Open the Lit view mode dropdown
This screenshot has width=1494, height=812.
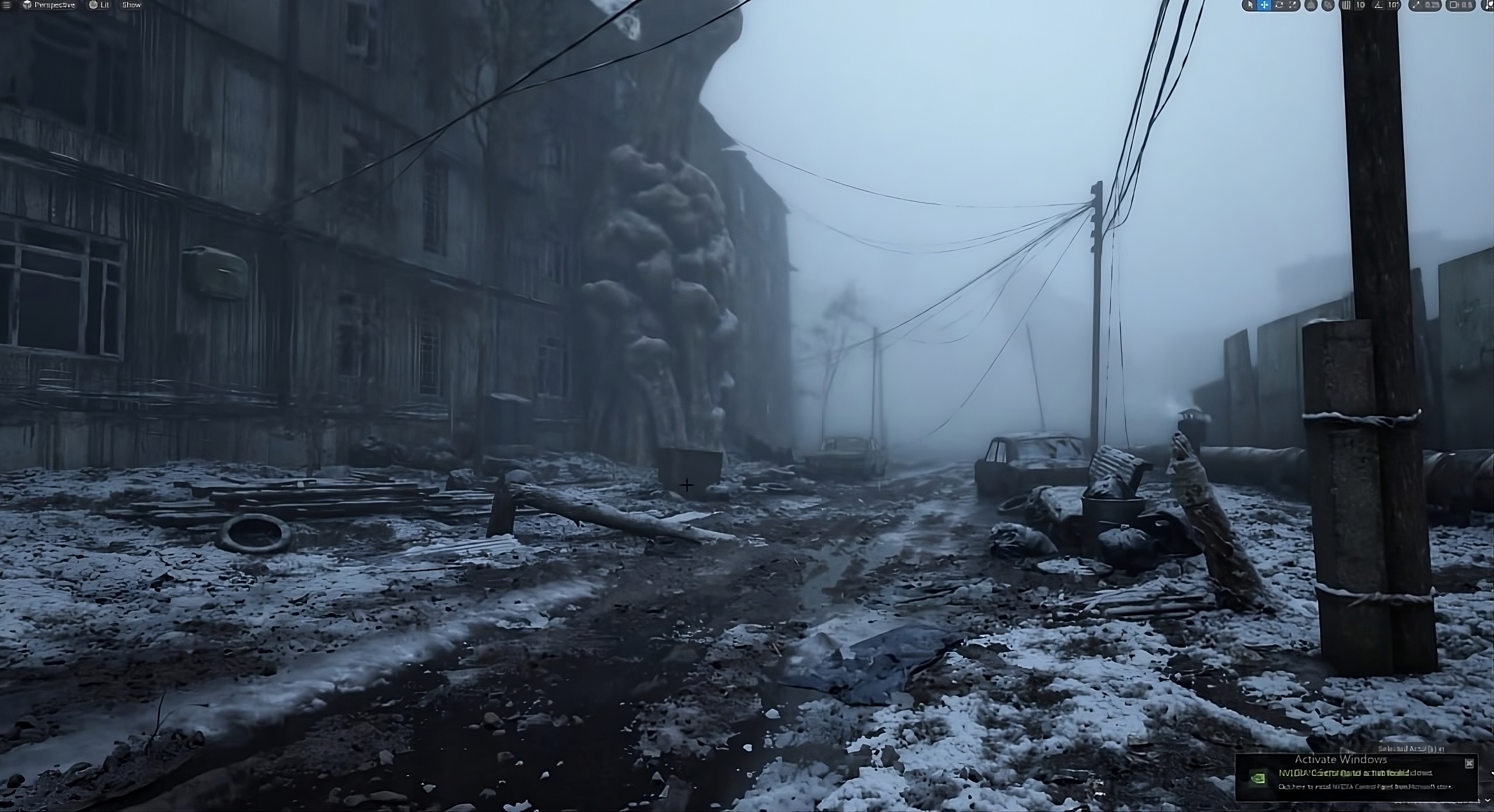(x=100, y=5)
